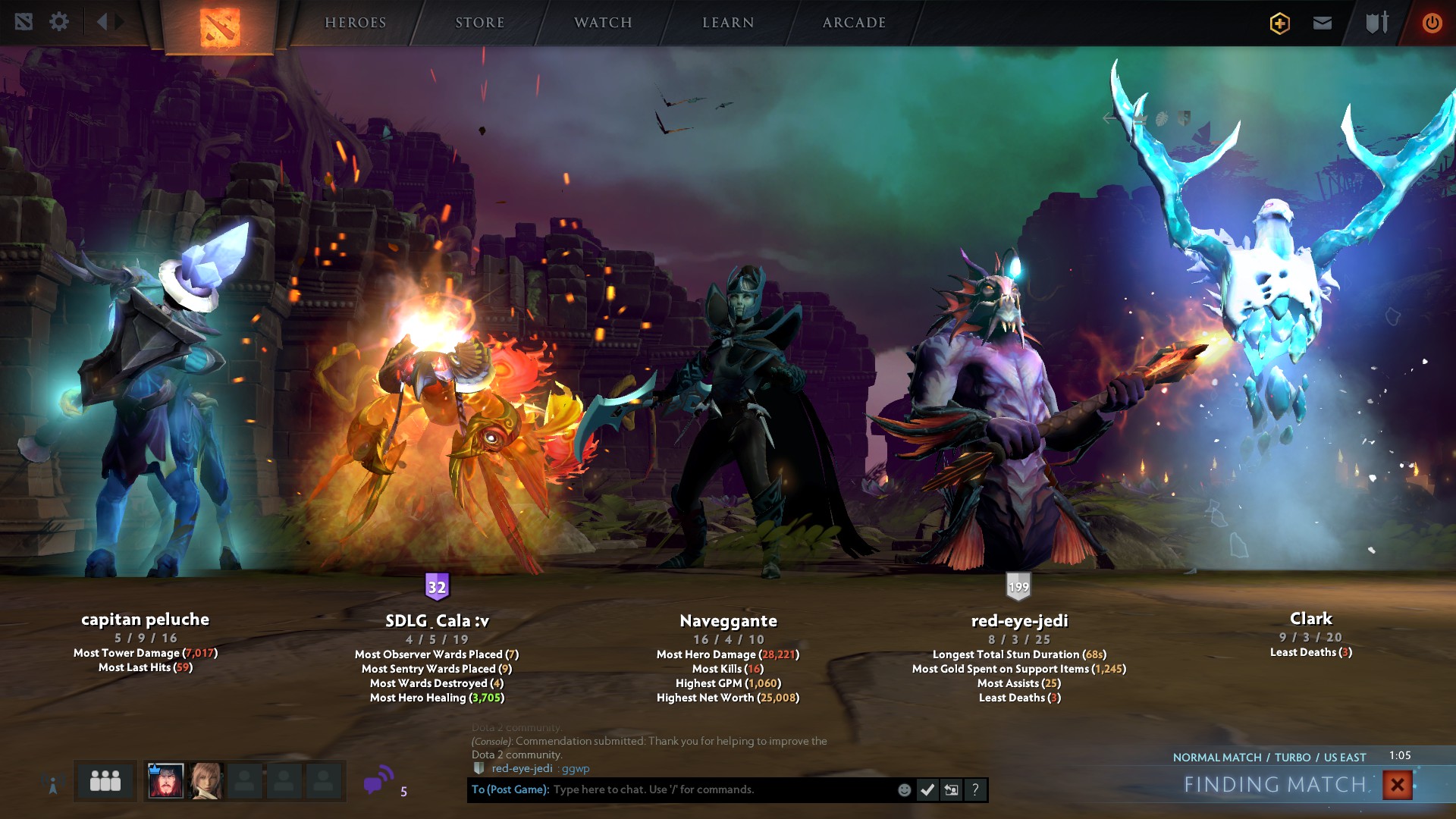The image size is (1456, 819).
Task: Click red-eye-jedi's level 199 badge
Action: pos(1018,586)
